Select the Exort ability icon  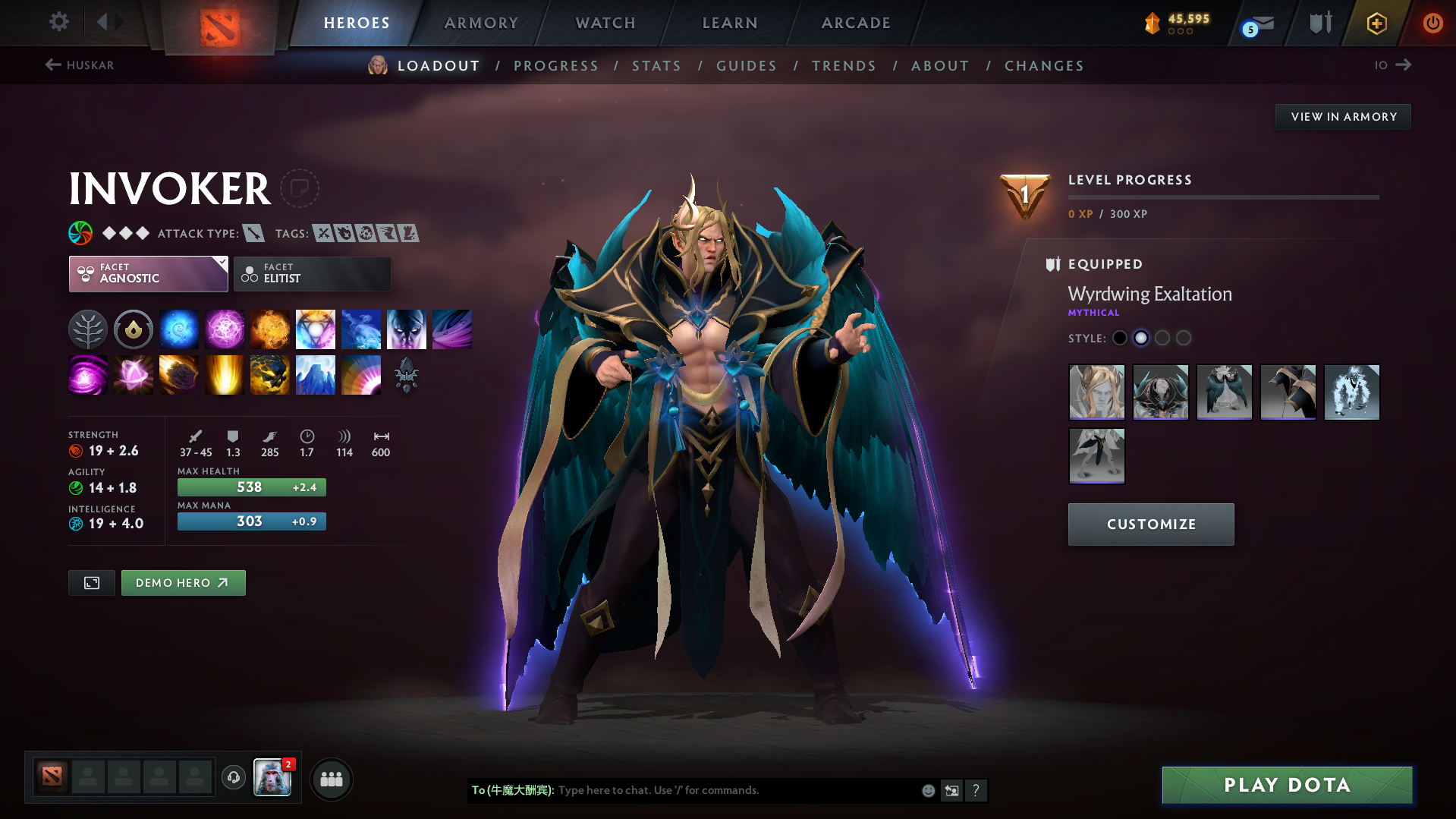[270, 329]
